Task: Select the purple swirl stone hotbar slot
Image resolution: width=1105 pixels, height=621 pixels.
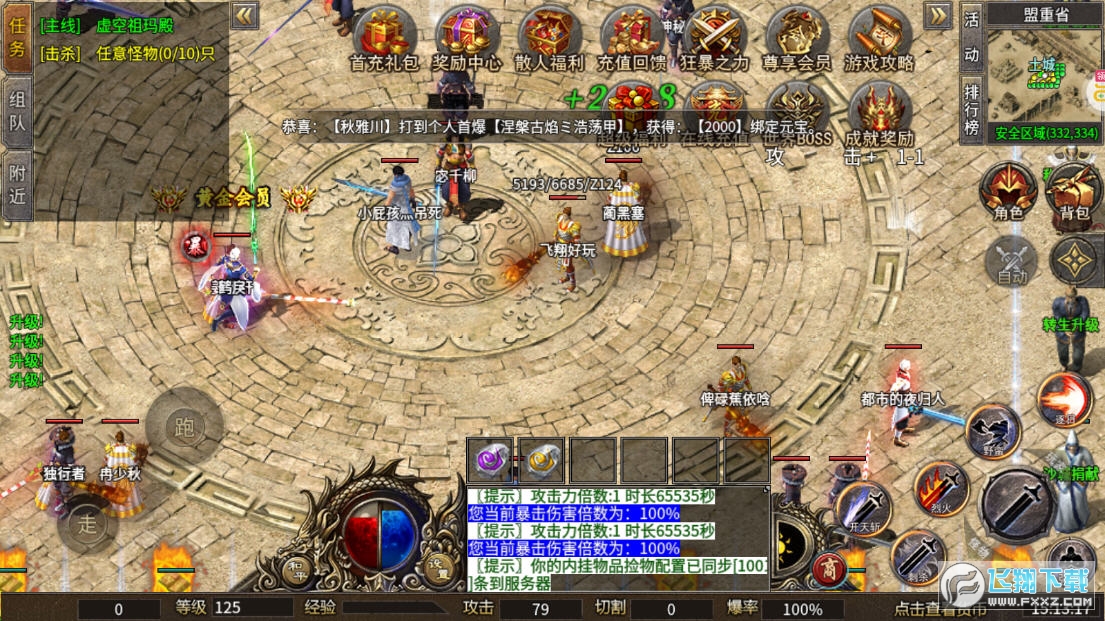Action: pyautogui.click(x=491, y=460)
